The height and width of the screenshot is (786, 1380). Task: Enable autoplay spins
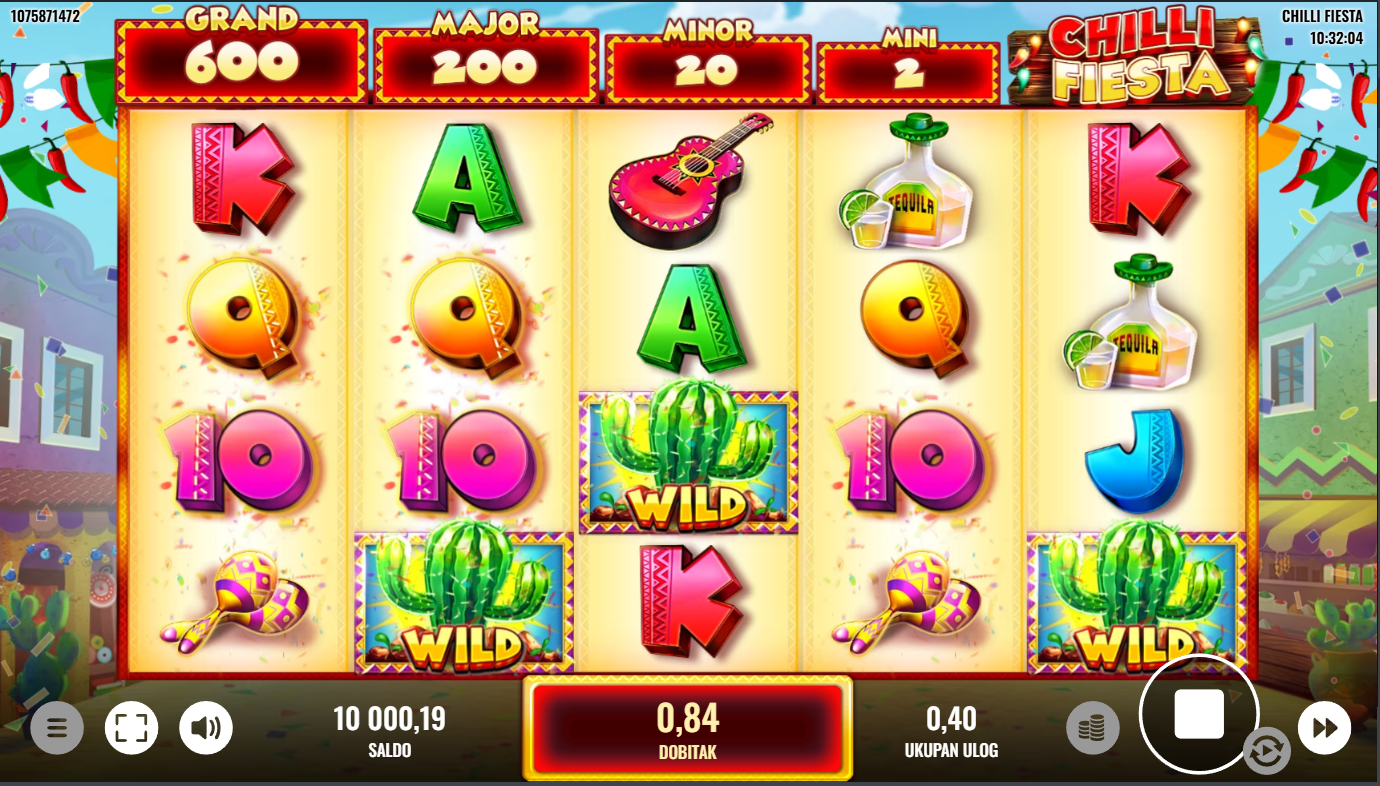(x=1266, y=752)
